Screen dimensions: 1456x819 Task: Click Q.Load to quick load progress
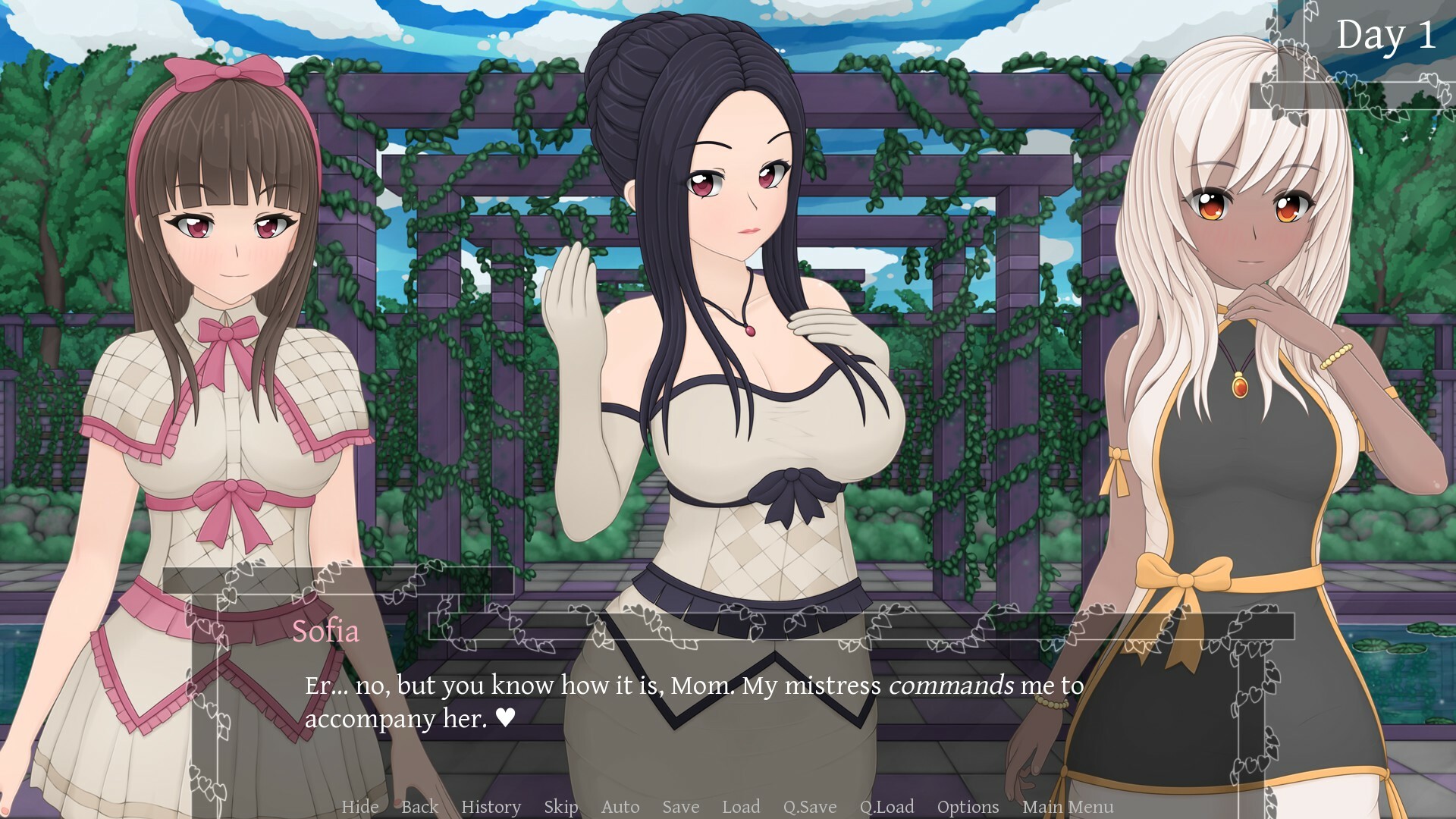point(887,807)
